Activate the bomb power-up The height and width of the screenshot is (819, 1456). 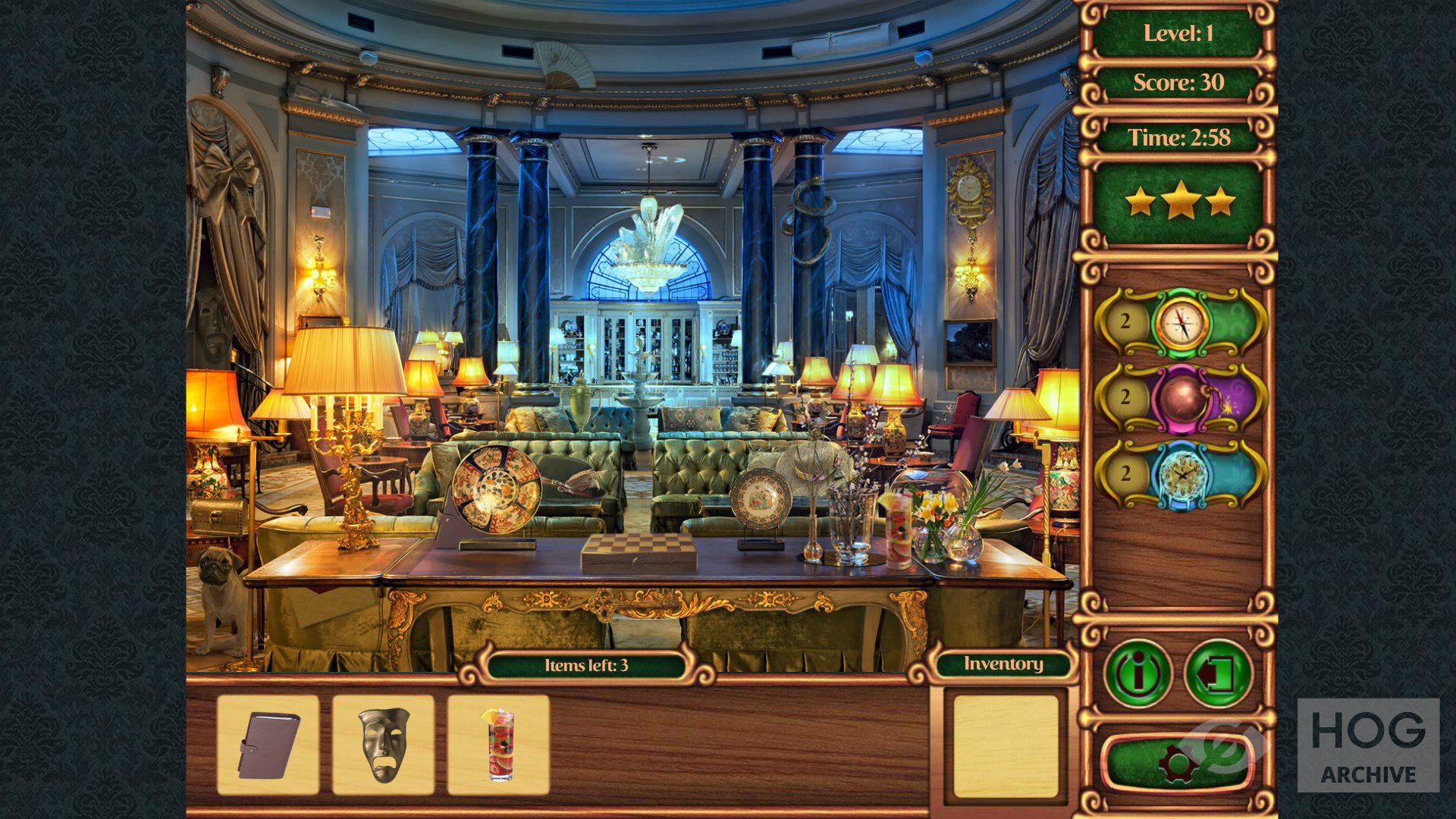pos(1181,399)
